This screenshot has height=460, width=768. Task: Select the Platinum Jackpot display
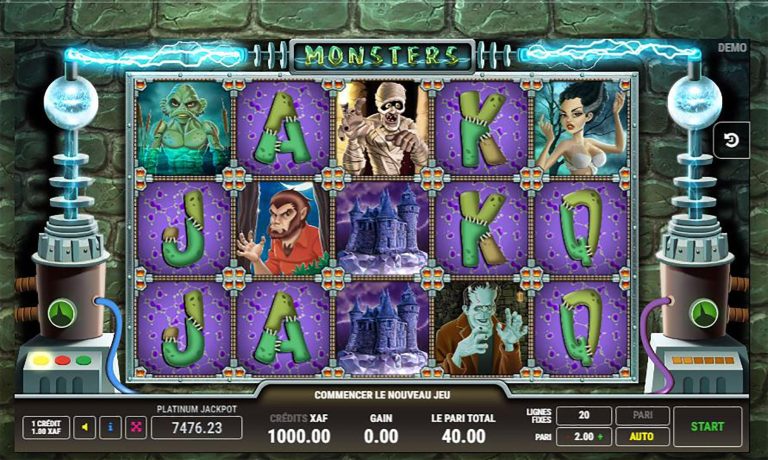pos(196,427)
